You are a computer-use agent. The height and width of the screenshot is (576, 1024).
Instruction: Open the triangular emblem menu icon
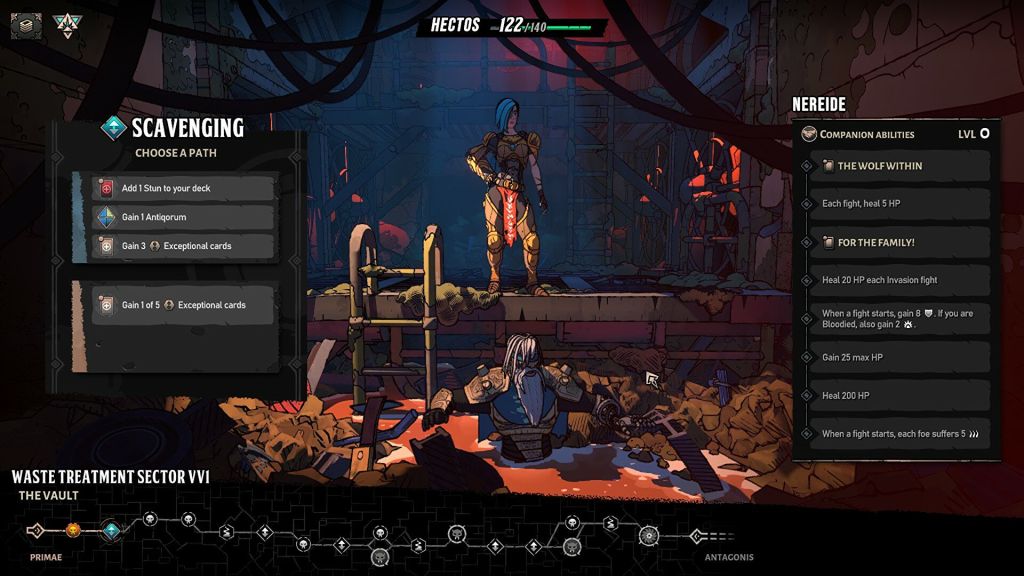(68, 25)
